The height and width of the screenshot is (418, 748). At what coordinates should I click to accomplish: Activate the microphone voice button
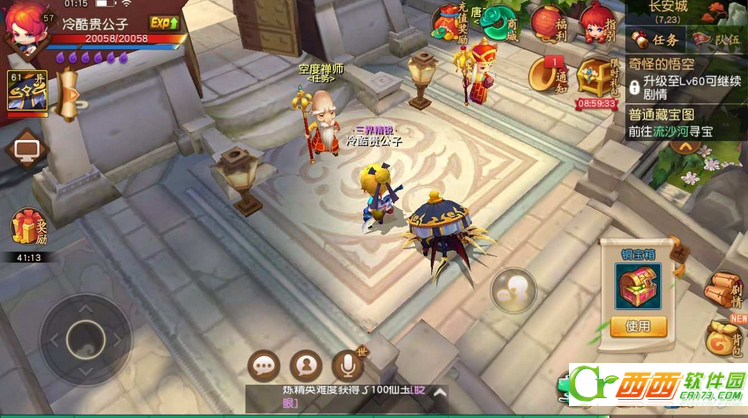click(348, 366)
